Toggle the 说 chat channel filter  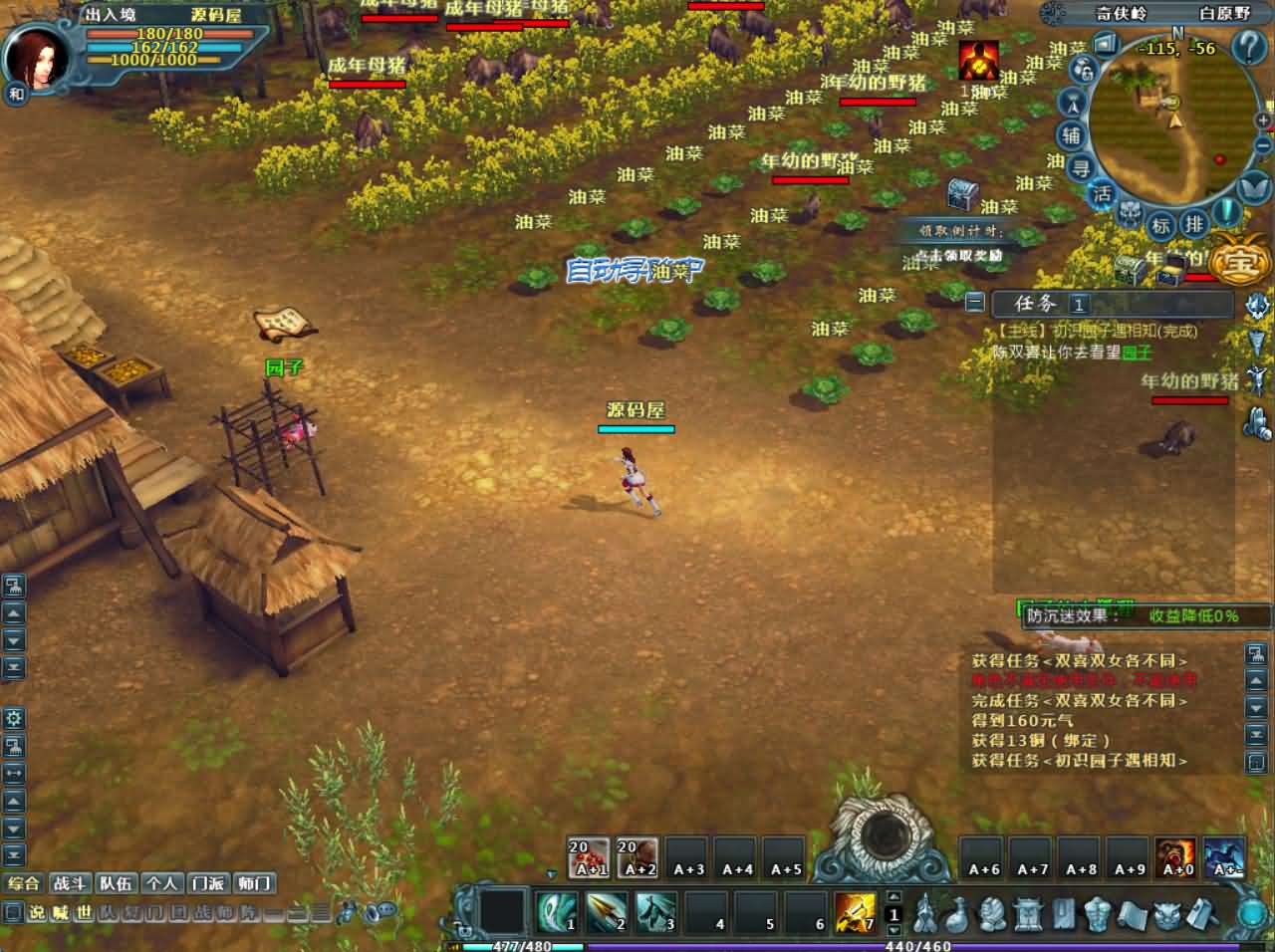pyautogui.click(x=37, y=912)
